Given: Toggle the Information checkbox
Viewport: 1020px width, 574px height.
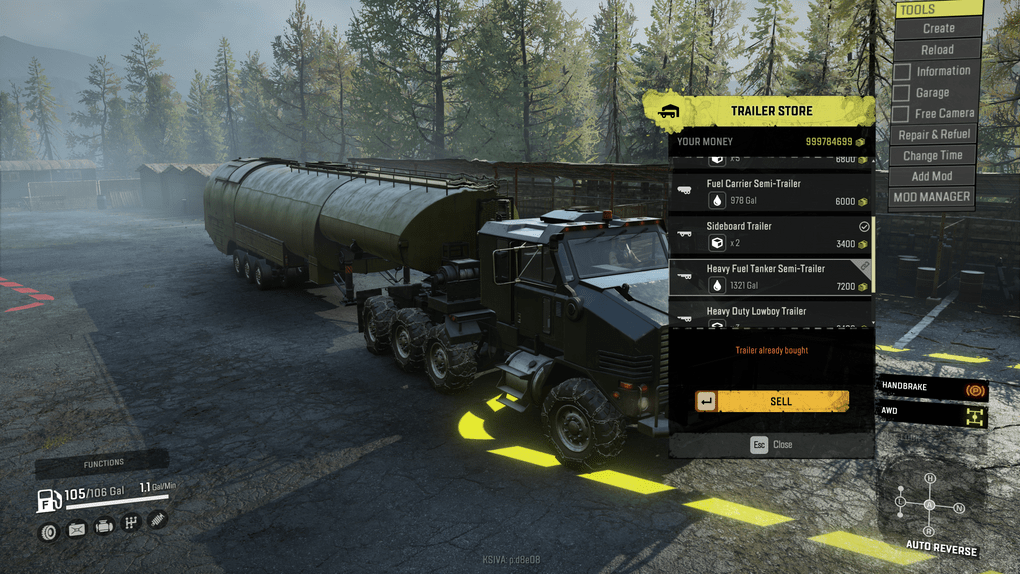Looking at the screenshot, I should (x=902, y=72).
